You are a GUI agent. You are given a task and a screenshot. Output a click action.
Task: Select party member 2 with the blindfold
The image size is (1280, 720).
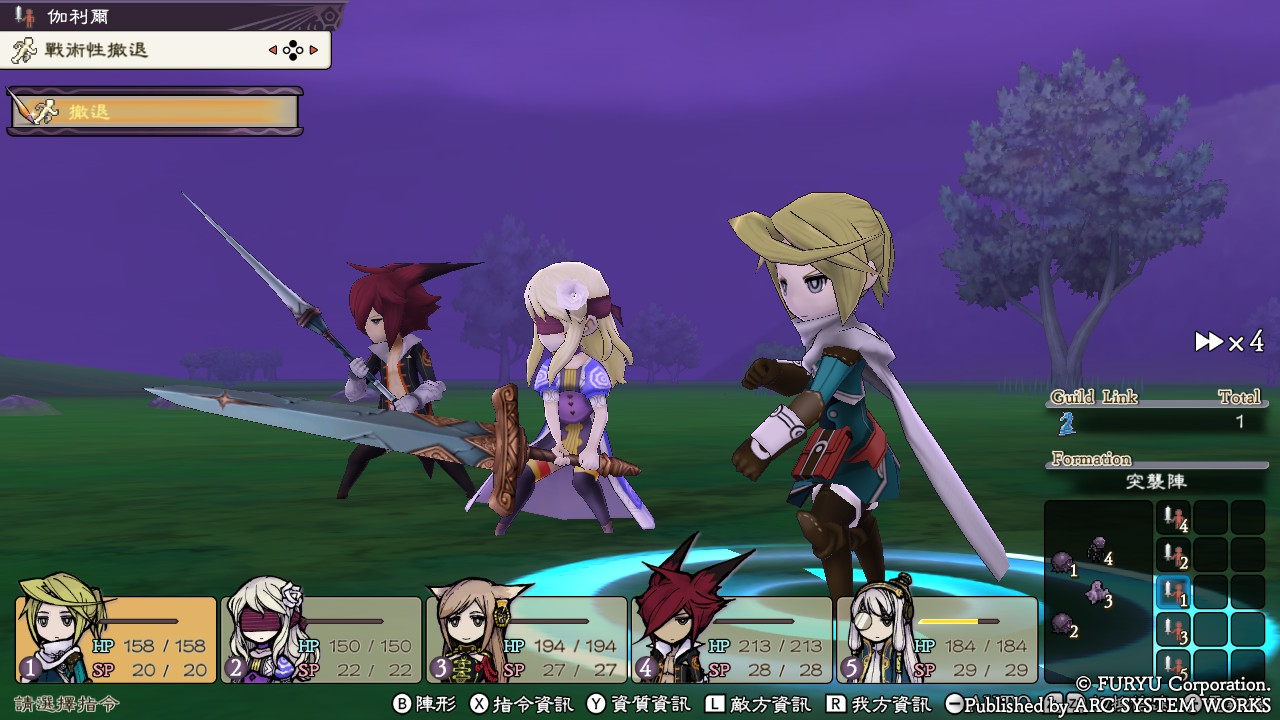[321, 639]
